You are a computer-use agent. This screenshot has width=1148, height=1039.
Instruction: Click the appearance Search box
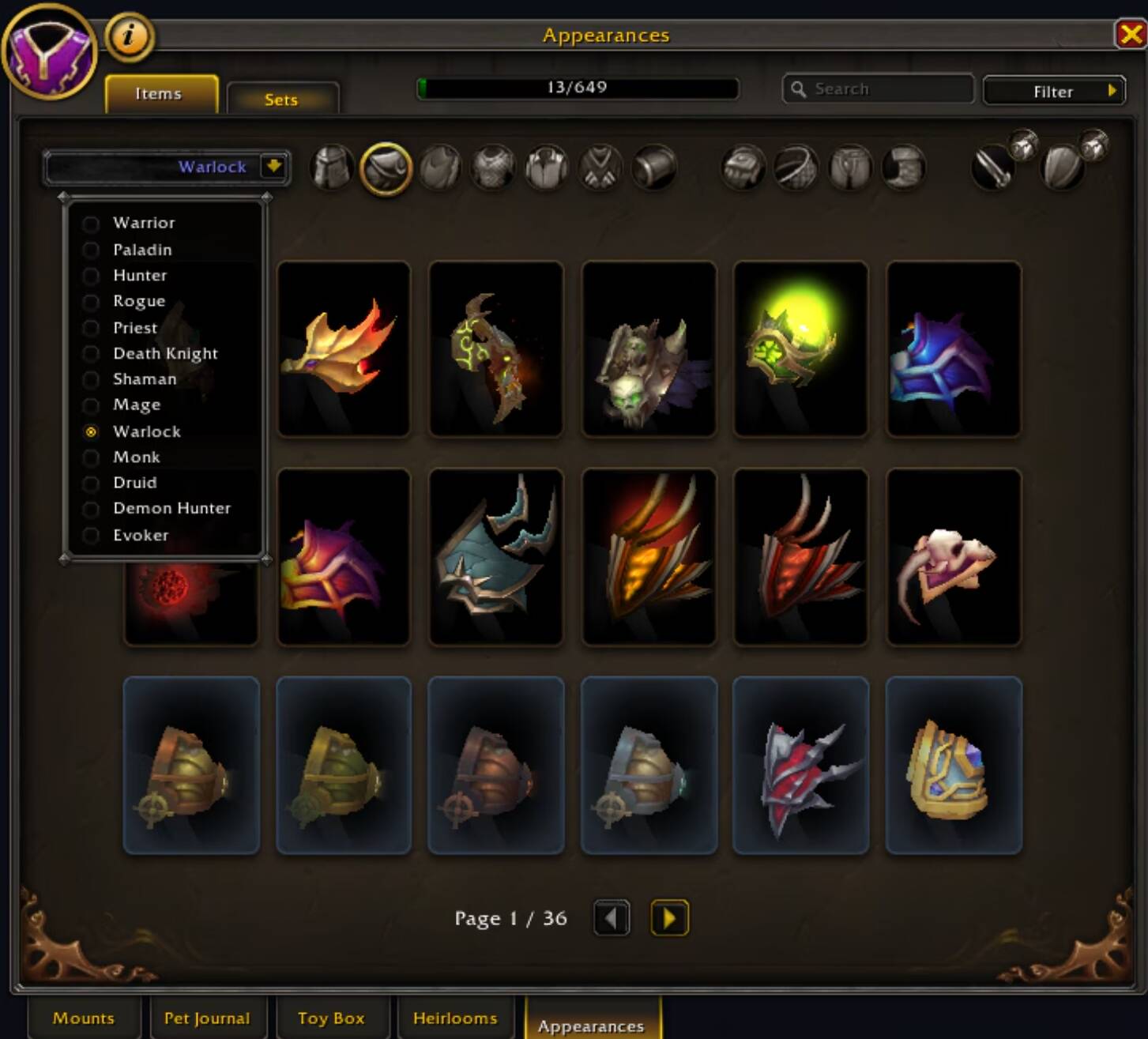[877, 89]
